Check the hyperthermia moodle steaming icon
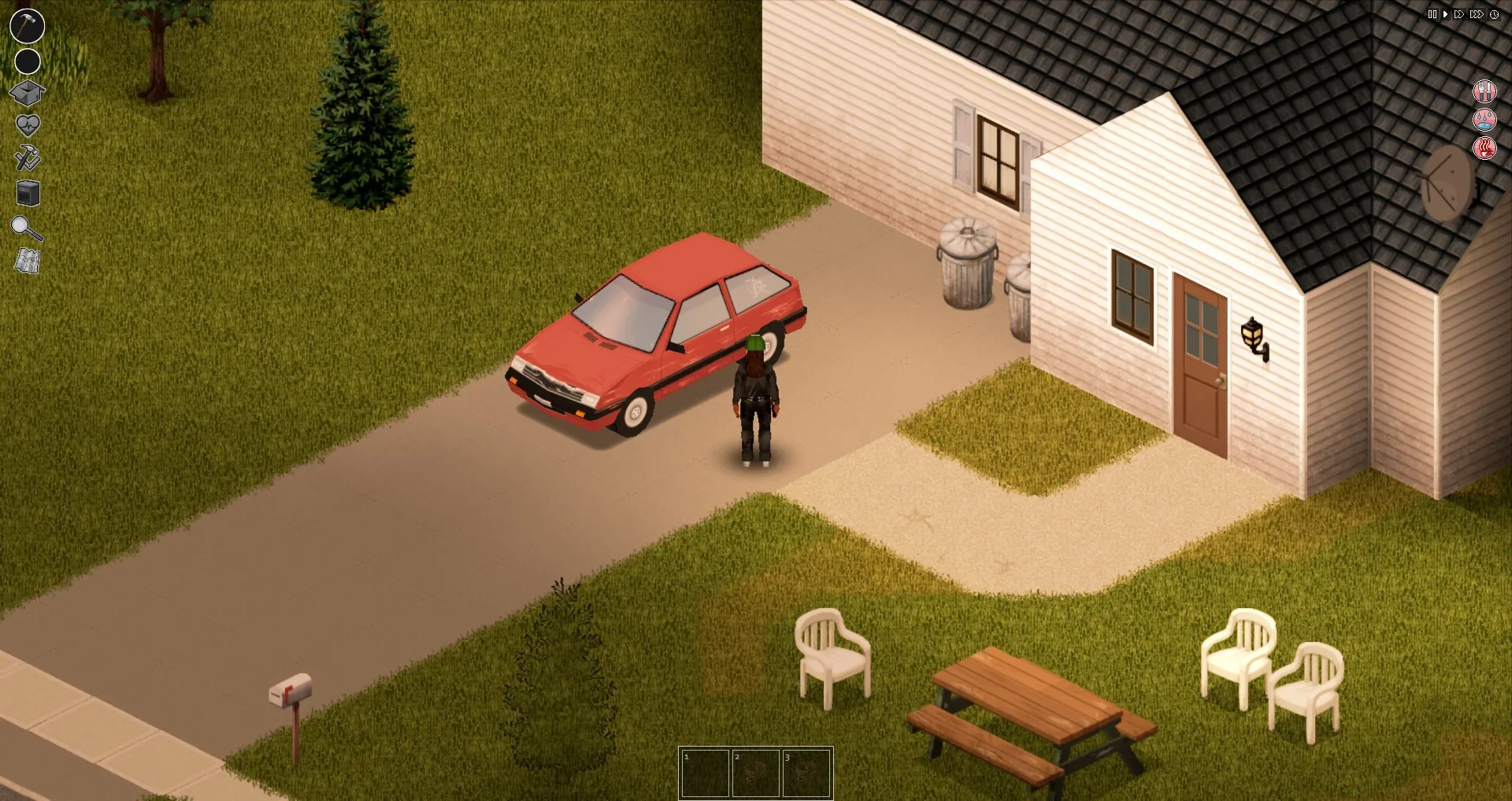 (1484, 150)
